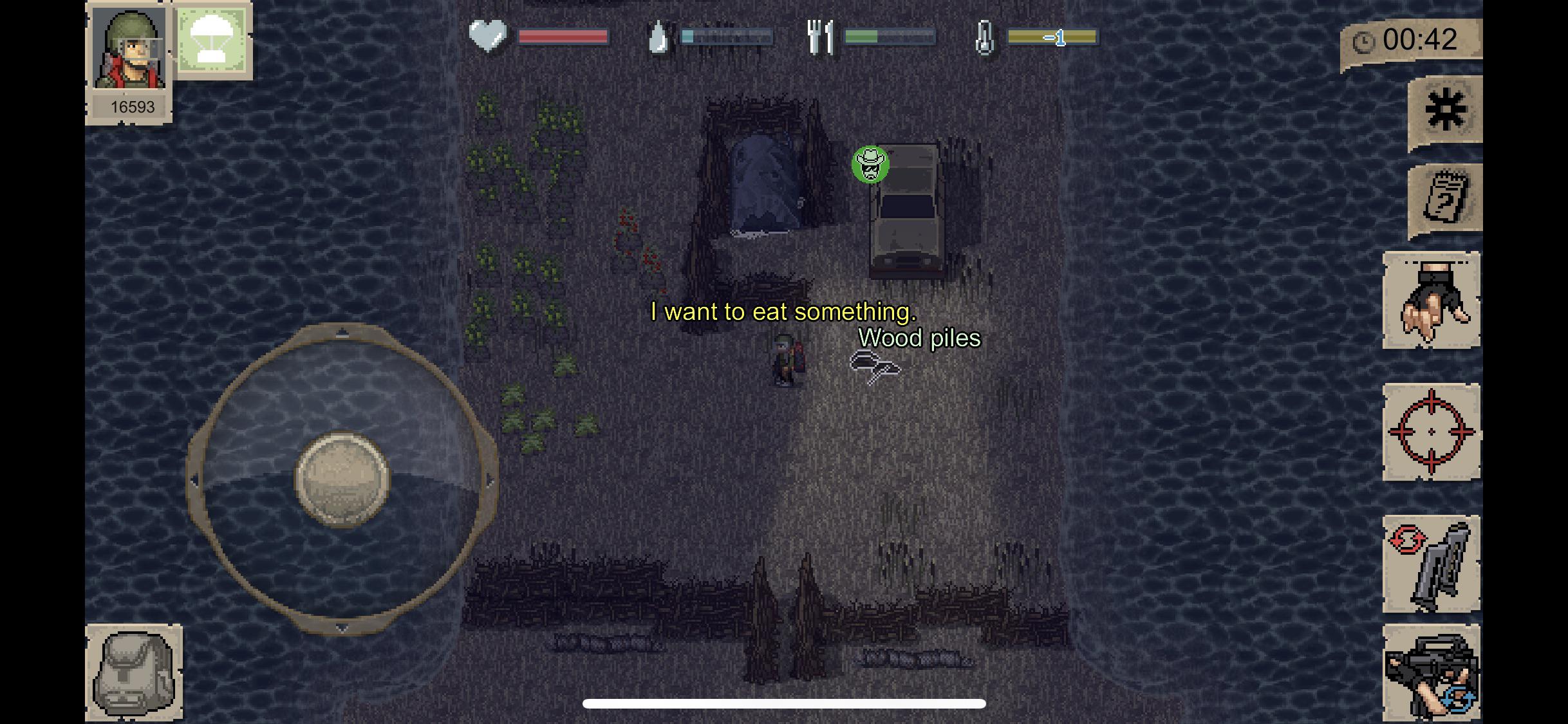Tap the heart health indicator

(x=489, y=36)
